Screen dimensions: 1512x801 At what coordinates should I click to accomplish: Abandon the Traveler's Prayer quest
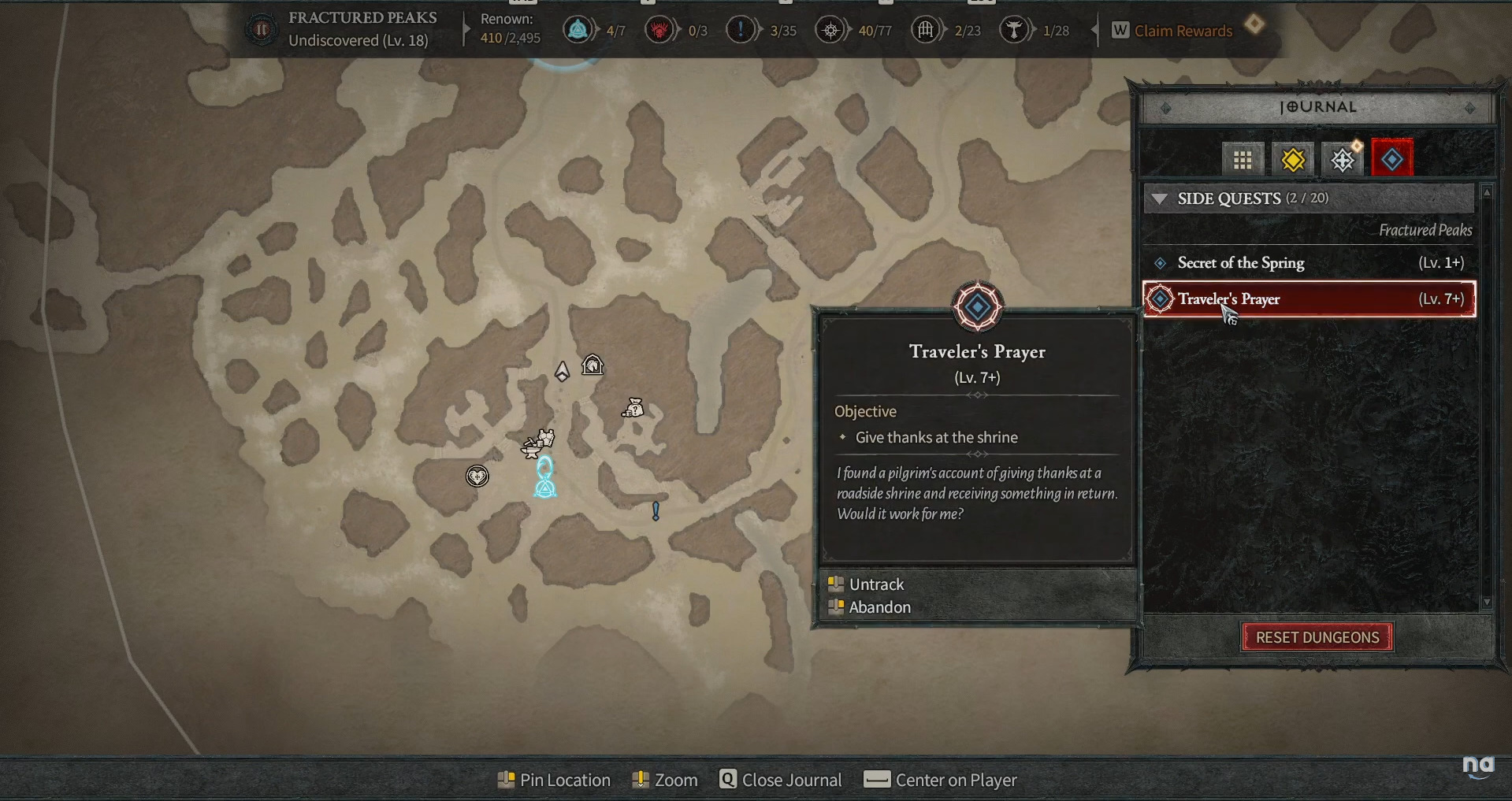coord(879,607)
